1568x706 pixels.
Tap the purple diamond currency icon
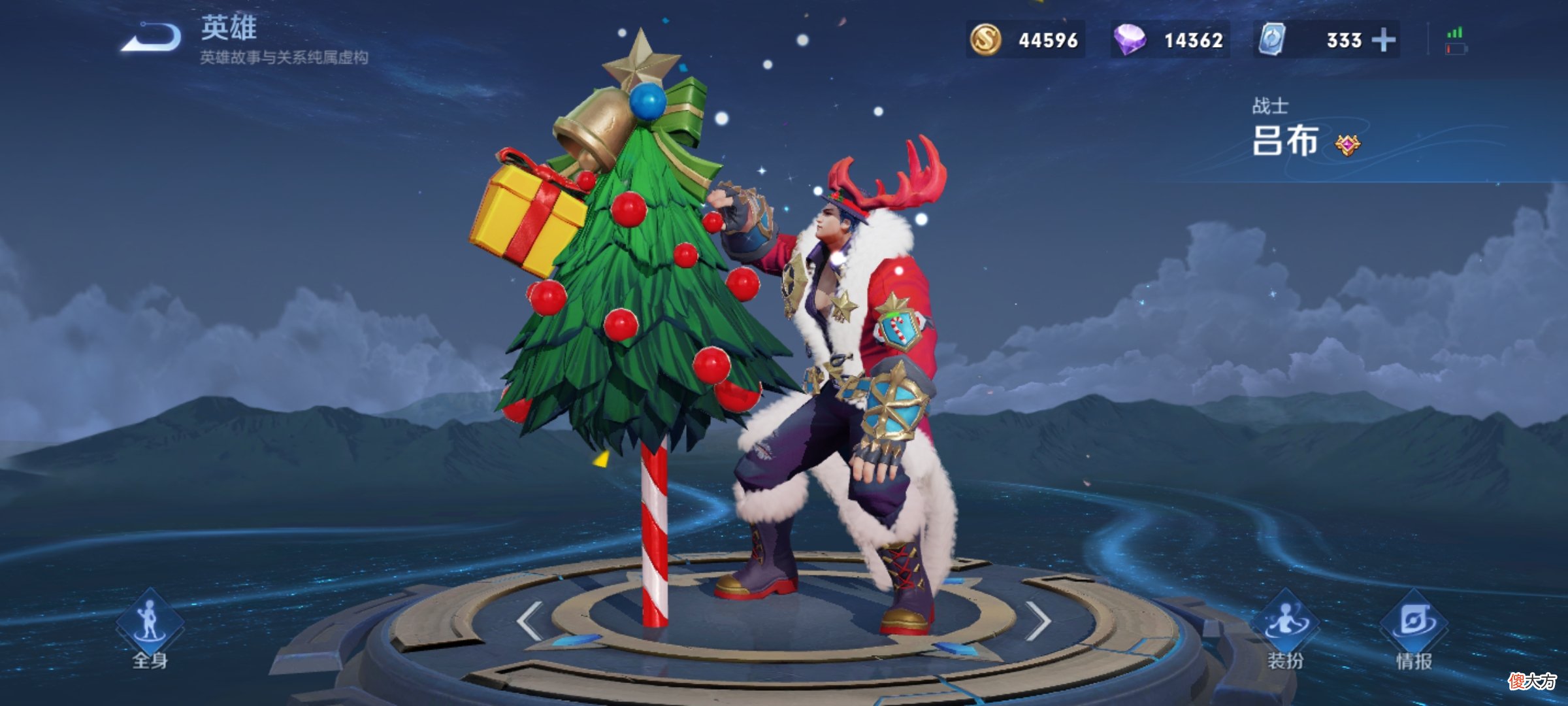pyautogui.click(x=1130, y=40)
